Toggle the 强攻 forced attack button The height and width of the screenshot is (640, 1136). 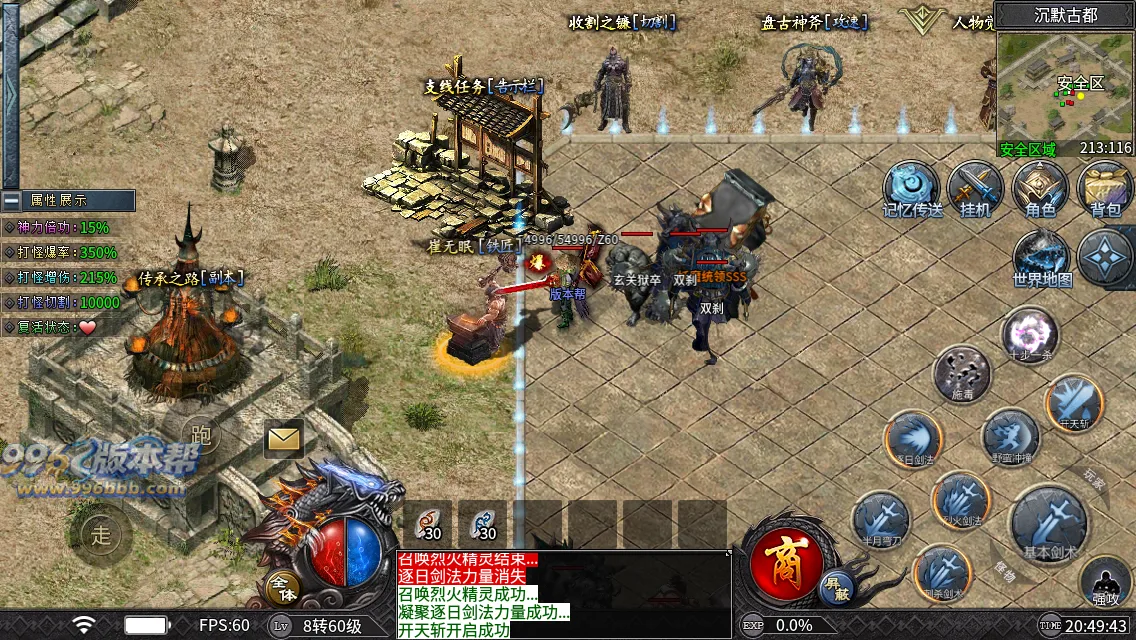pos(1106,584)
